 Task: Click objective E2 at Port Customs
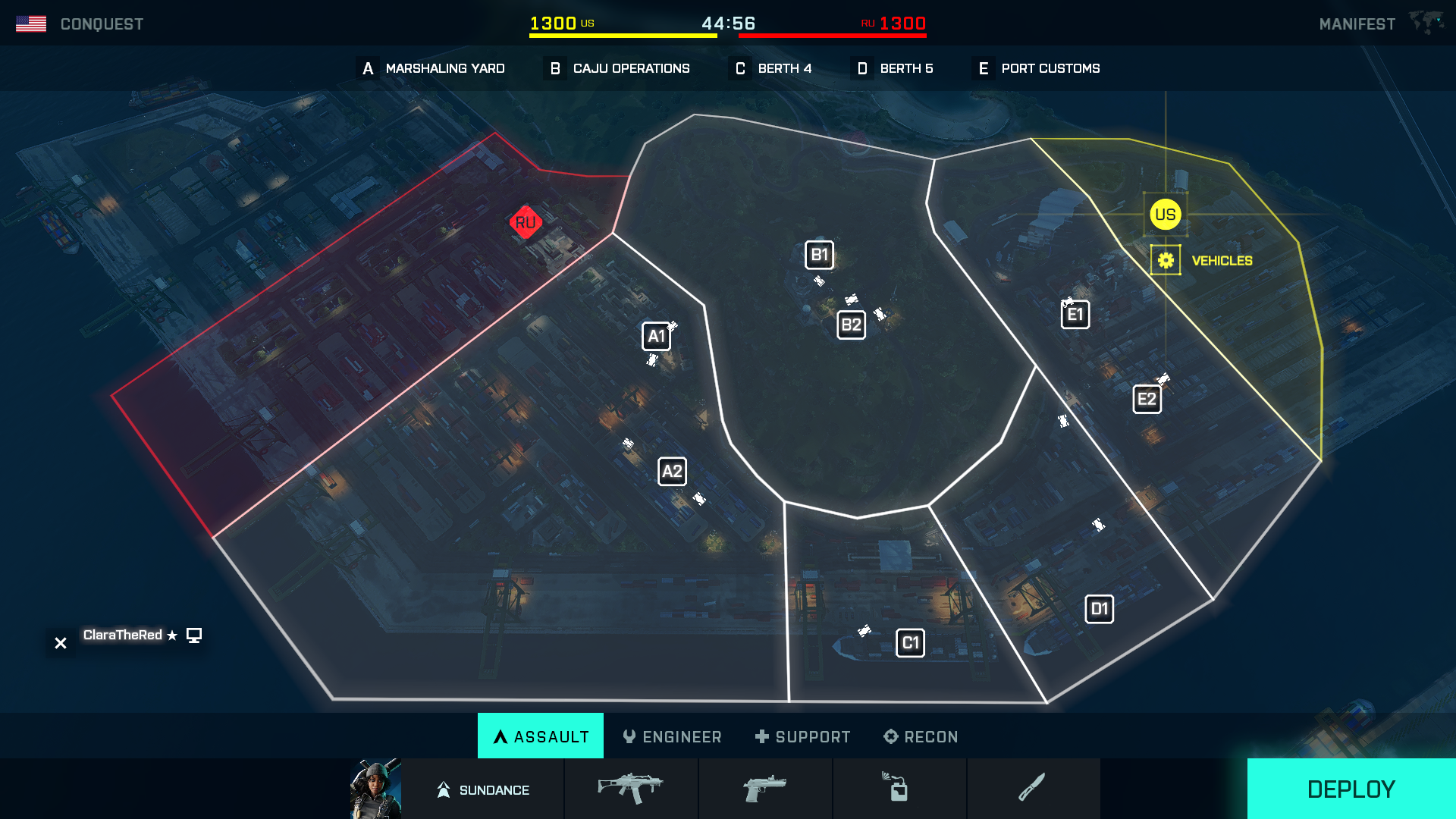click(x=1147, y=399)
